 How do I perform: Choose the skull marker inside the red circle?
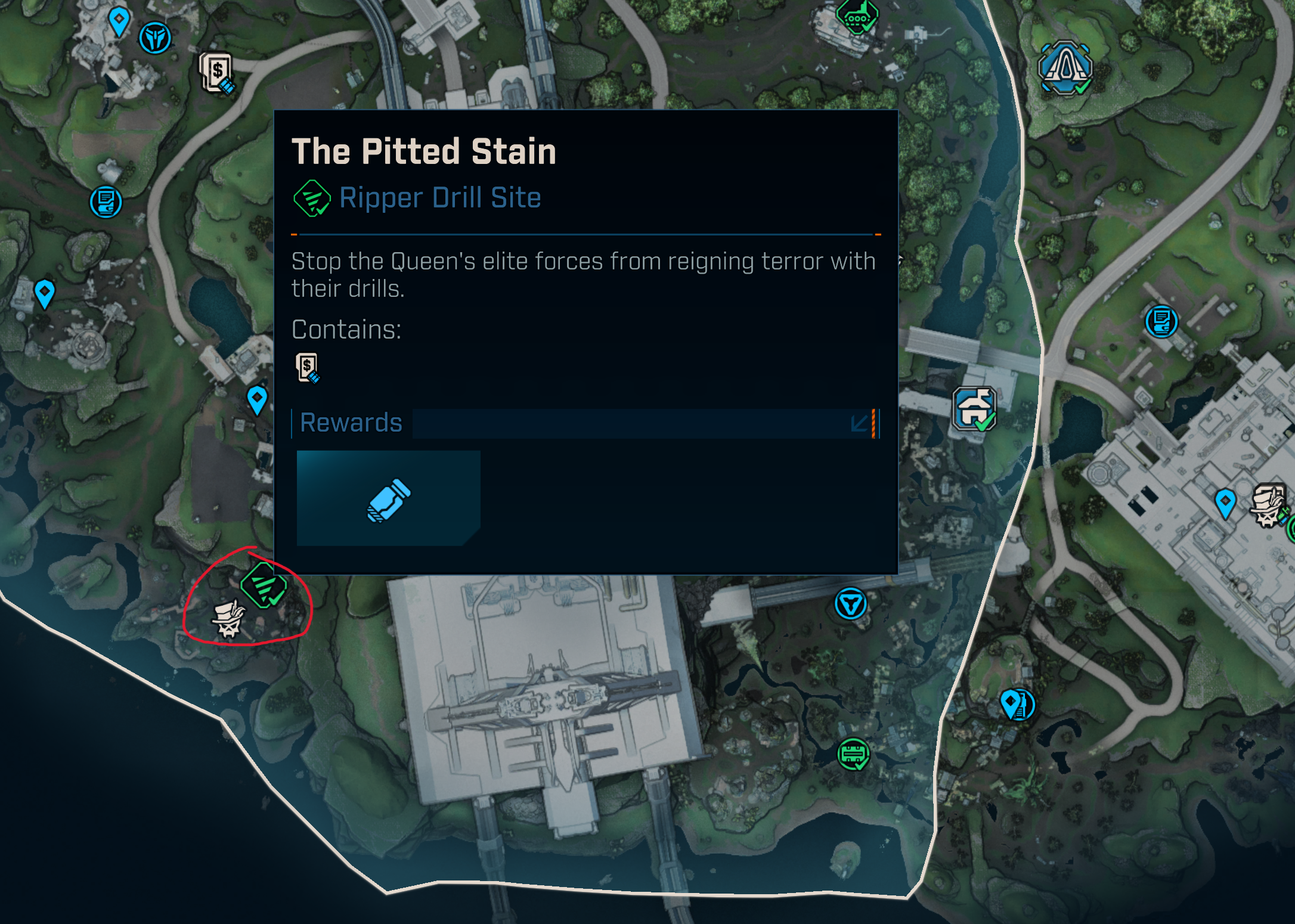click(x=229, y=620)
